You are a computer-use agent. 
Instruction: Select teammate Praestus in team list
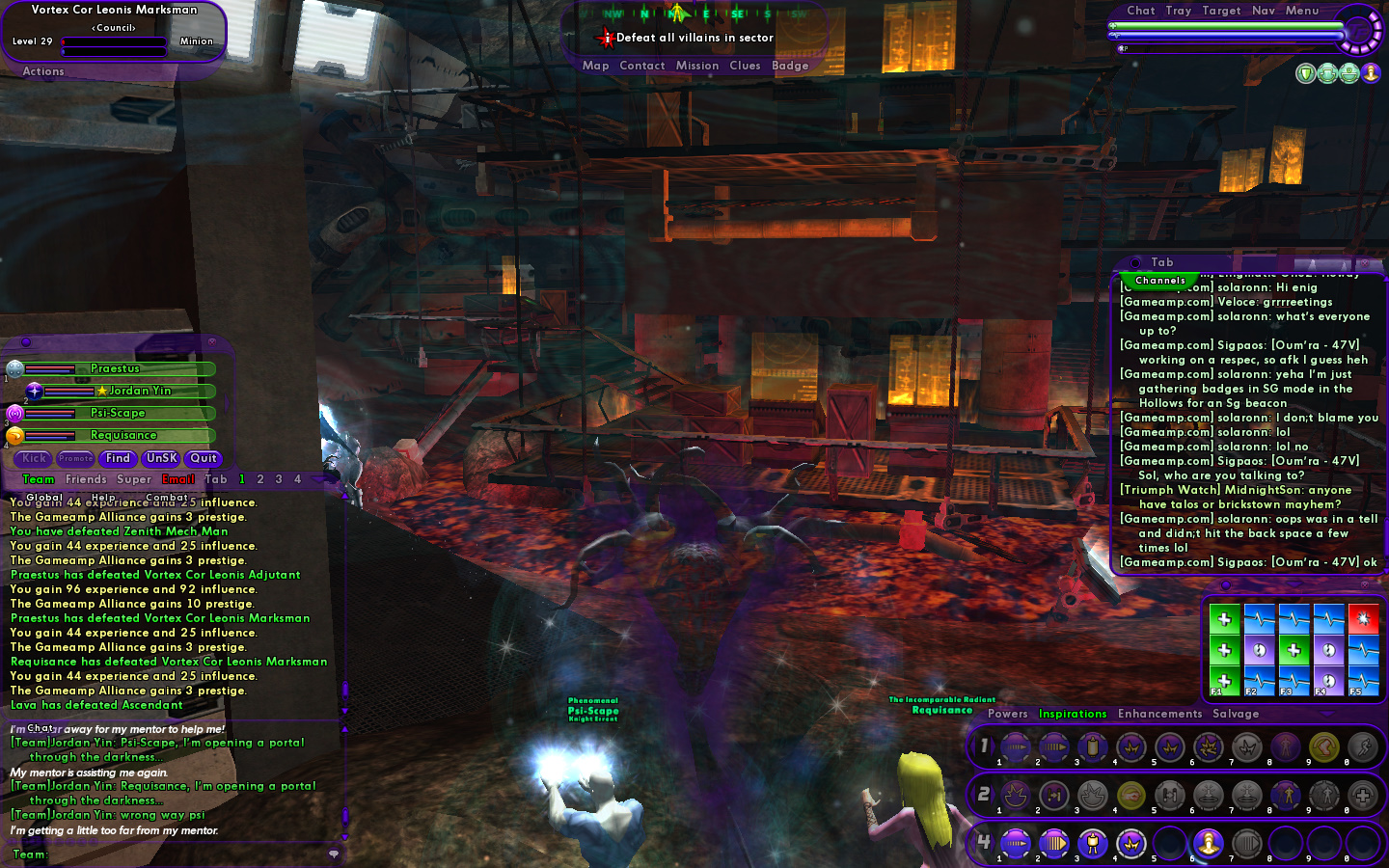pyautogui.click(x=116, y=368)
